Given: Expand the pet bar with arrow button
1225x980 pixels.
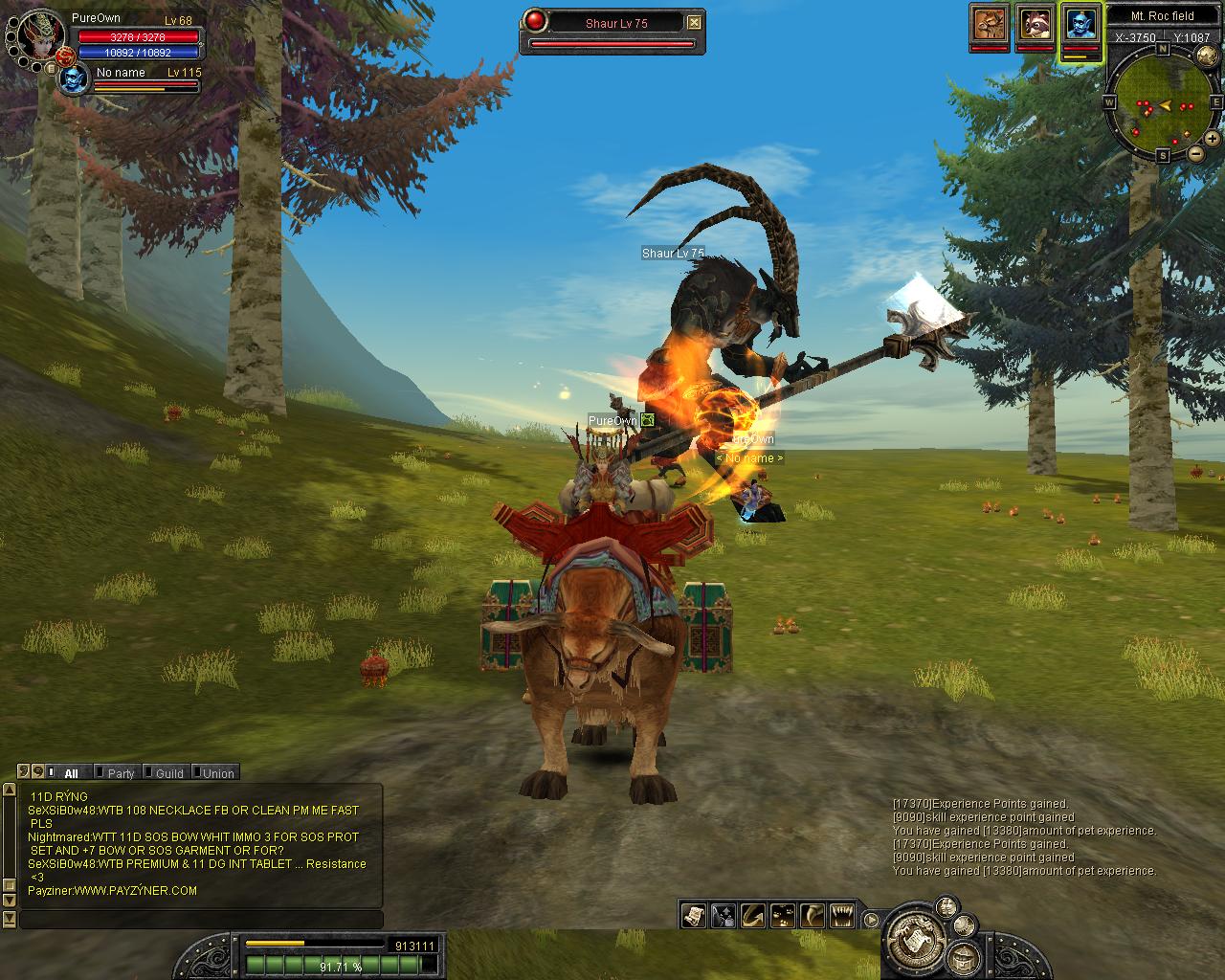Looking at the screenshot, I should [x=871, y=920].
